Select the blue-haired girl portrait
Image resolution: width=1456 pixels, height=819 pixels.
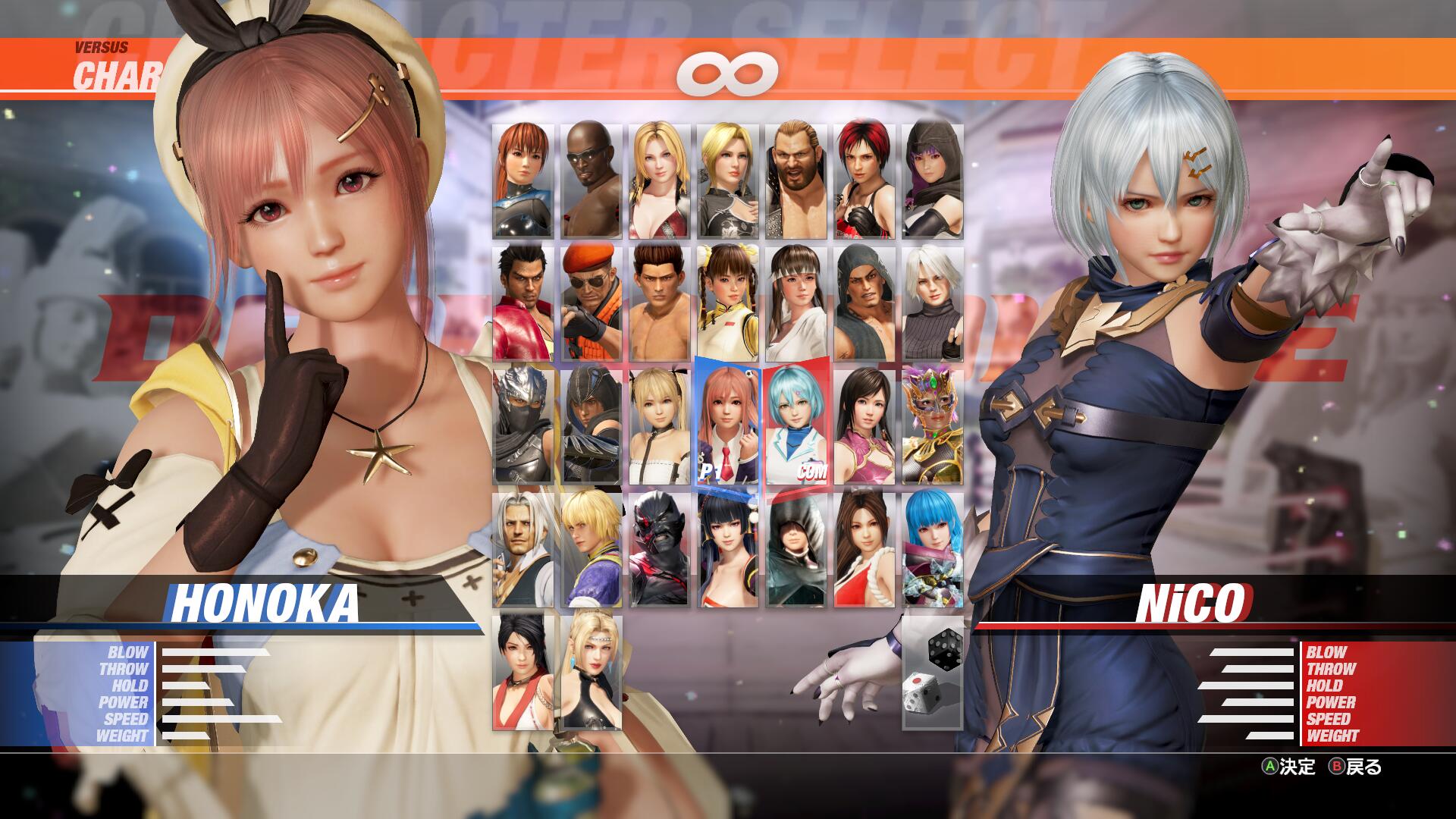[x=933, y=549]
